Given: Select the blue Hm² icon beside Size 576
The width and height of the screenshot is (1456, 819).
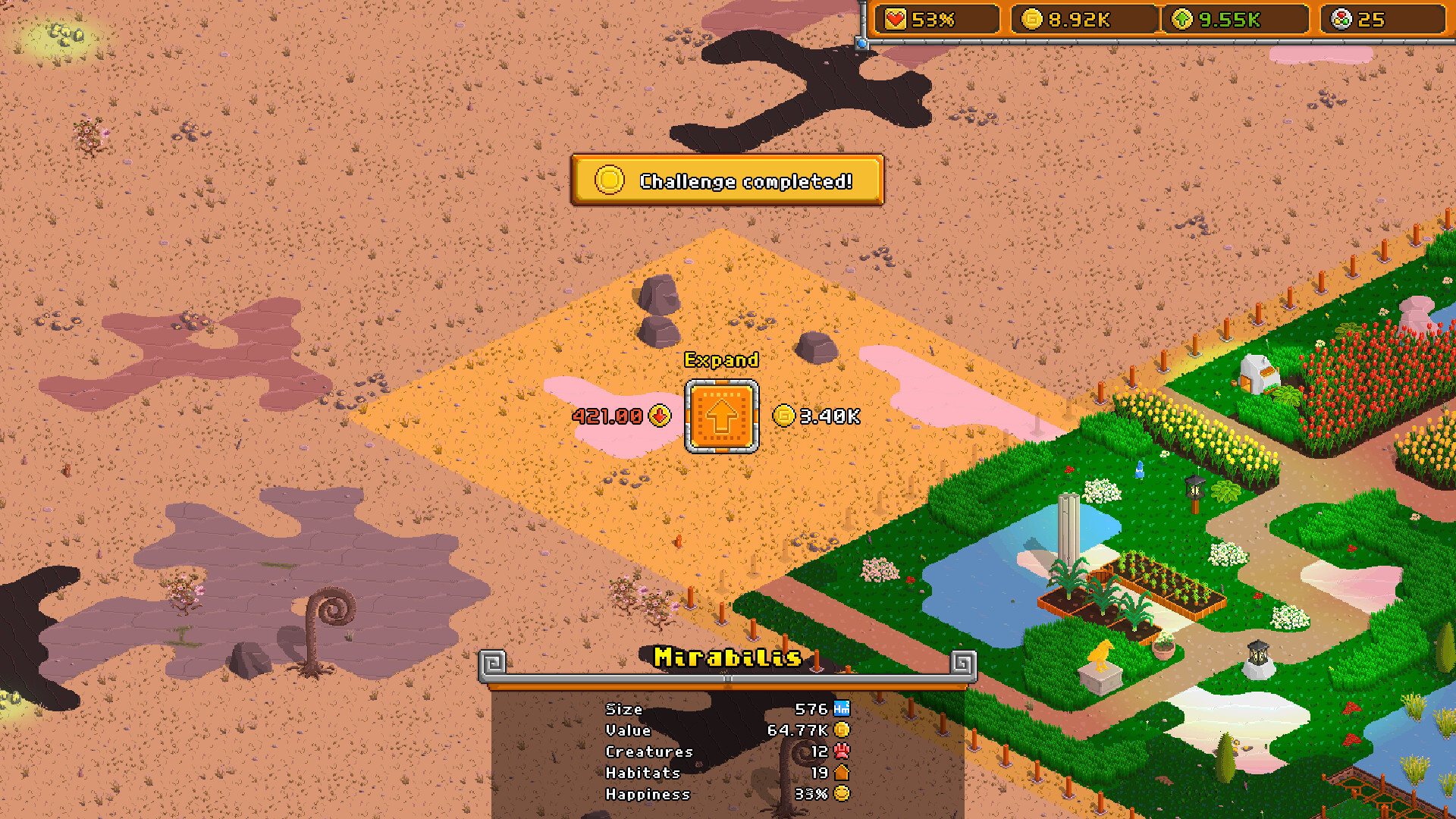Looking at the screenshot, I should pyautogui.click(x=842, y=708).
